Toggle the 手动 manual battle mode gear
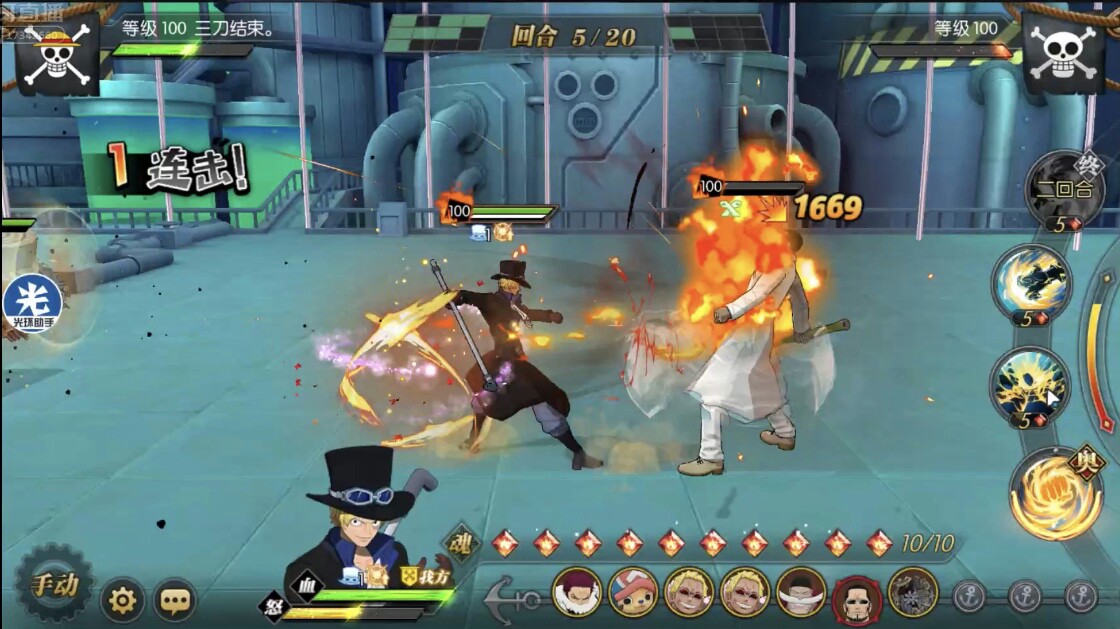The width and height of the screenshot is (1120, 629). click(x=54, y=584)
